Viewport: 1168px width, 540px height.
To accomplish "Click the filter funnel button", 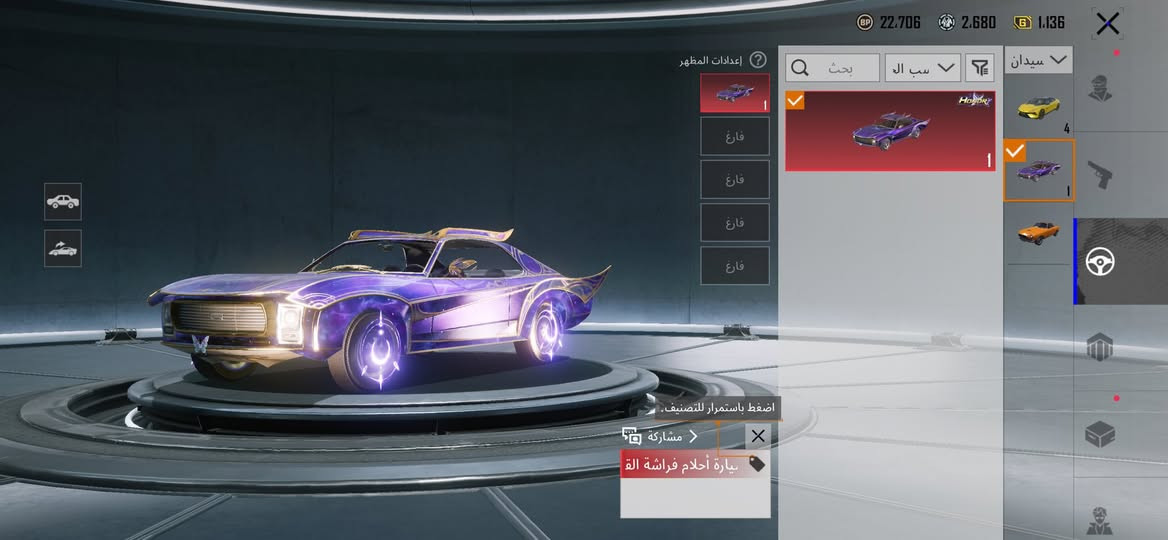I will pyautogui.click(x=980, y=68).
